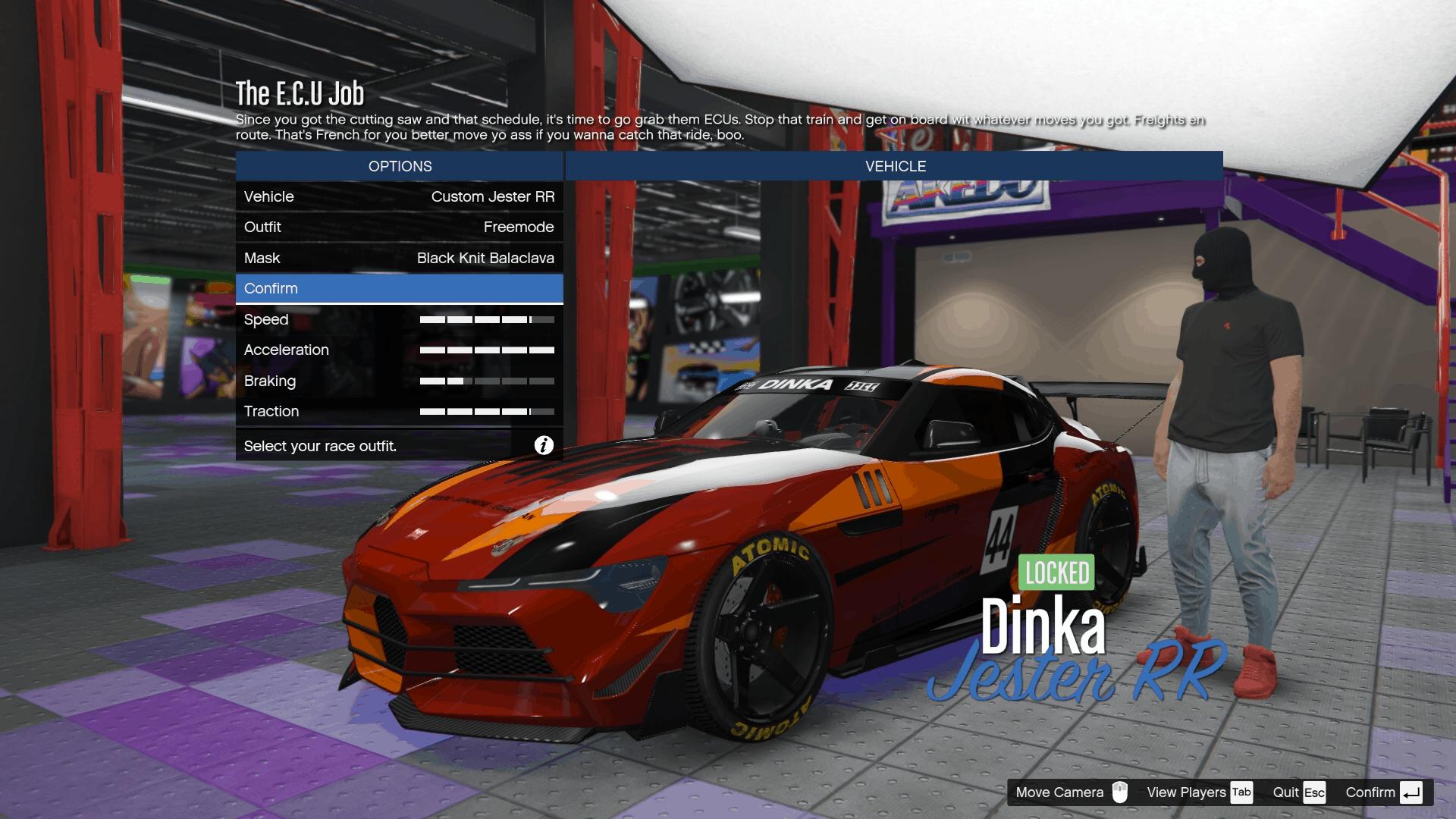Select the Vehicle option showing Custom Jester RR
Image resolution: width=1456 pixels, height=819 pixels.
400,196
